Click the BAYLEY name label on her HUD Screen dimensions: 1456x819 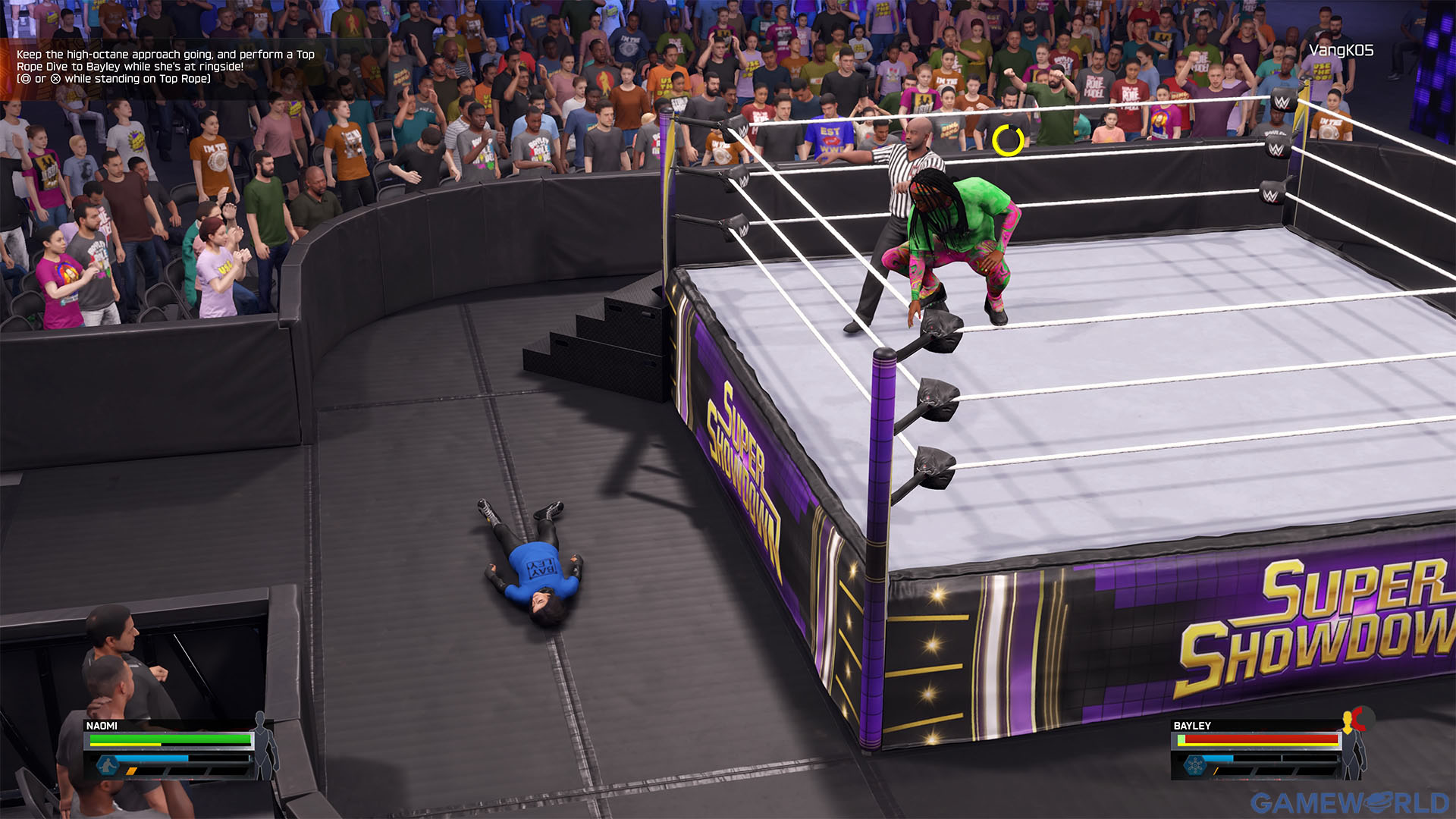click(x=1193, y=725)
